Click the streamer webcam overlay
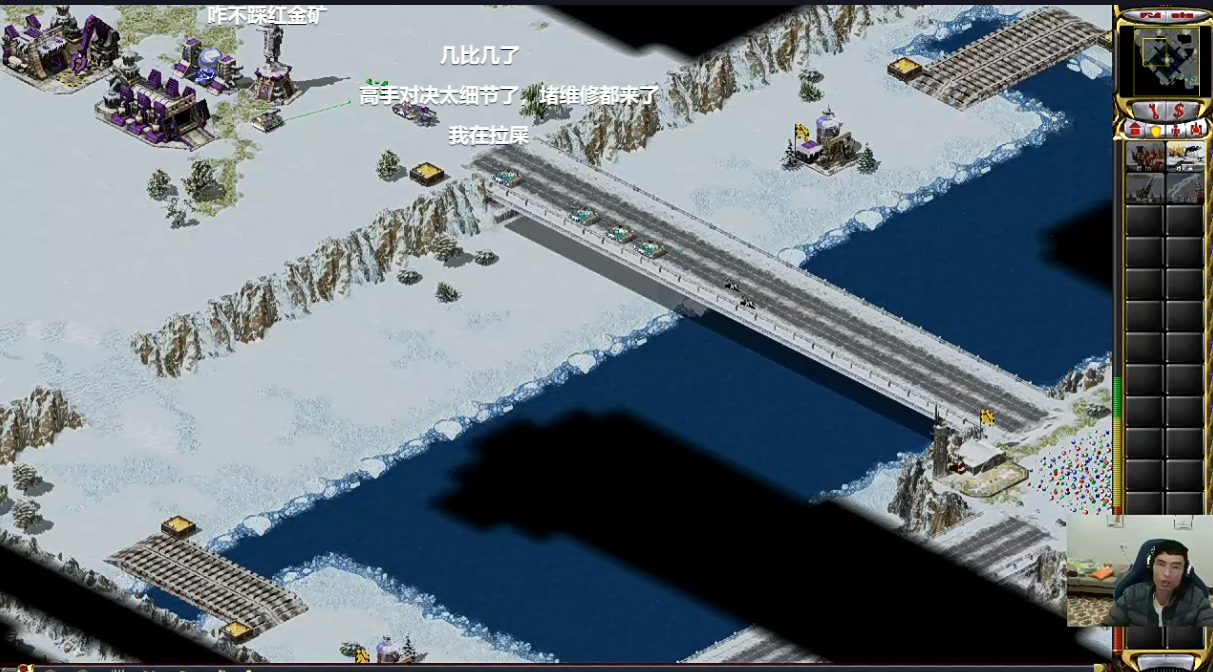The image size is (1213, 672). pyautogui.click(x=1139, y=570)
